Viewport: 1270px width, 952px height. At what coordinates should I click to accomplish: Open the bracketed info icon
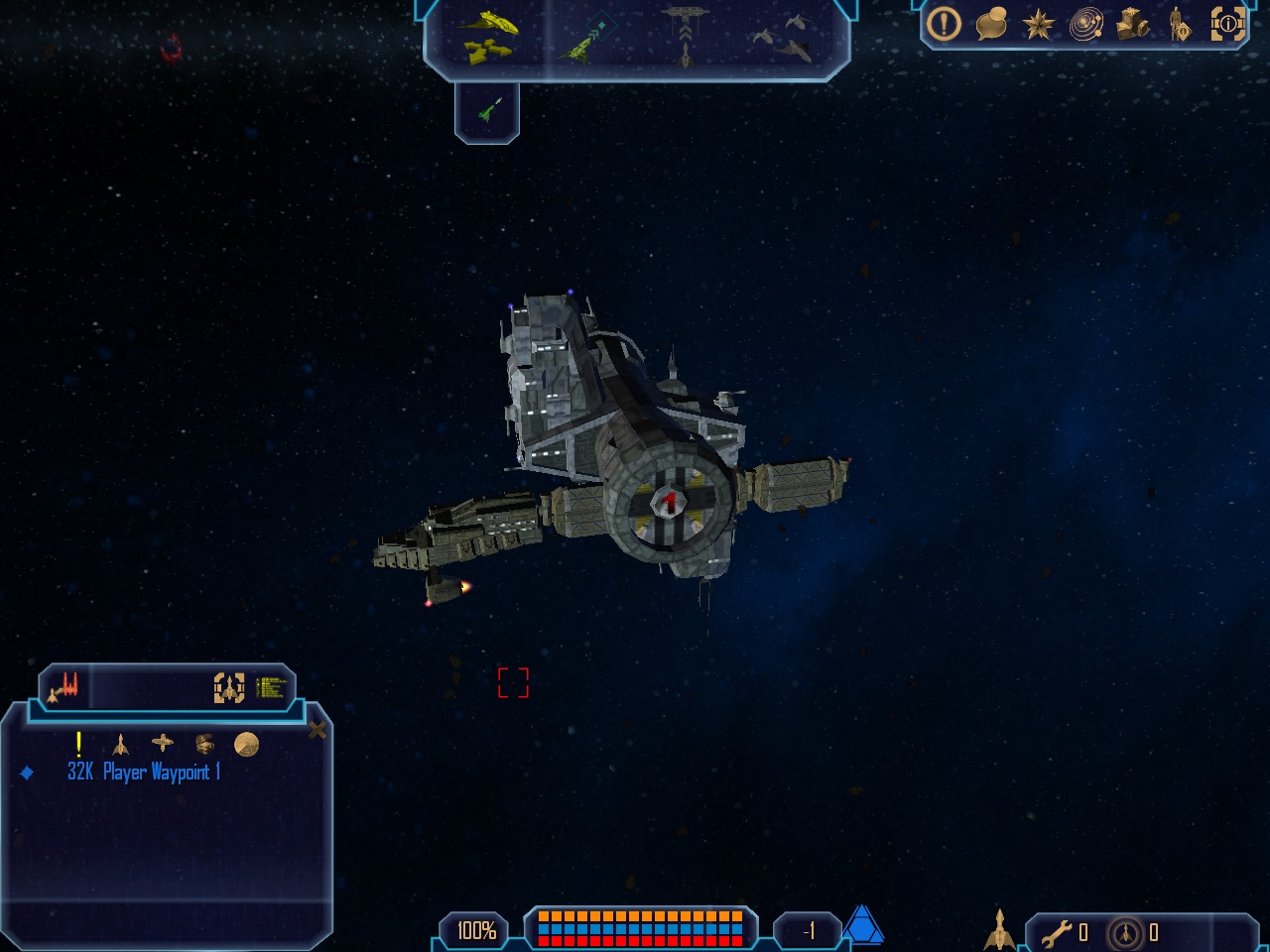pyautogui.click(x=1227, y=24)
